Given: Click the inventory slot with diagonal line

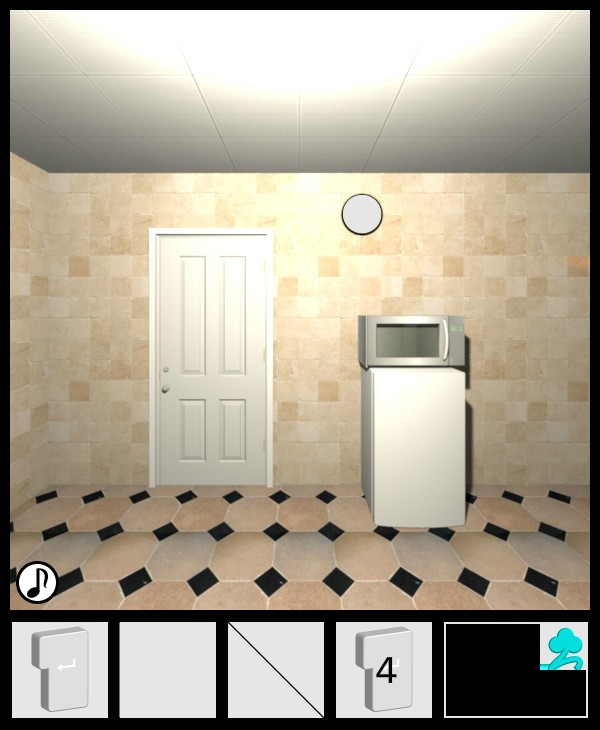Looking at the screenshot, I should click(276, 669).
